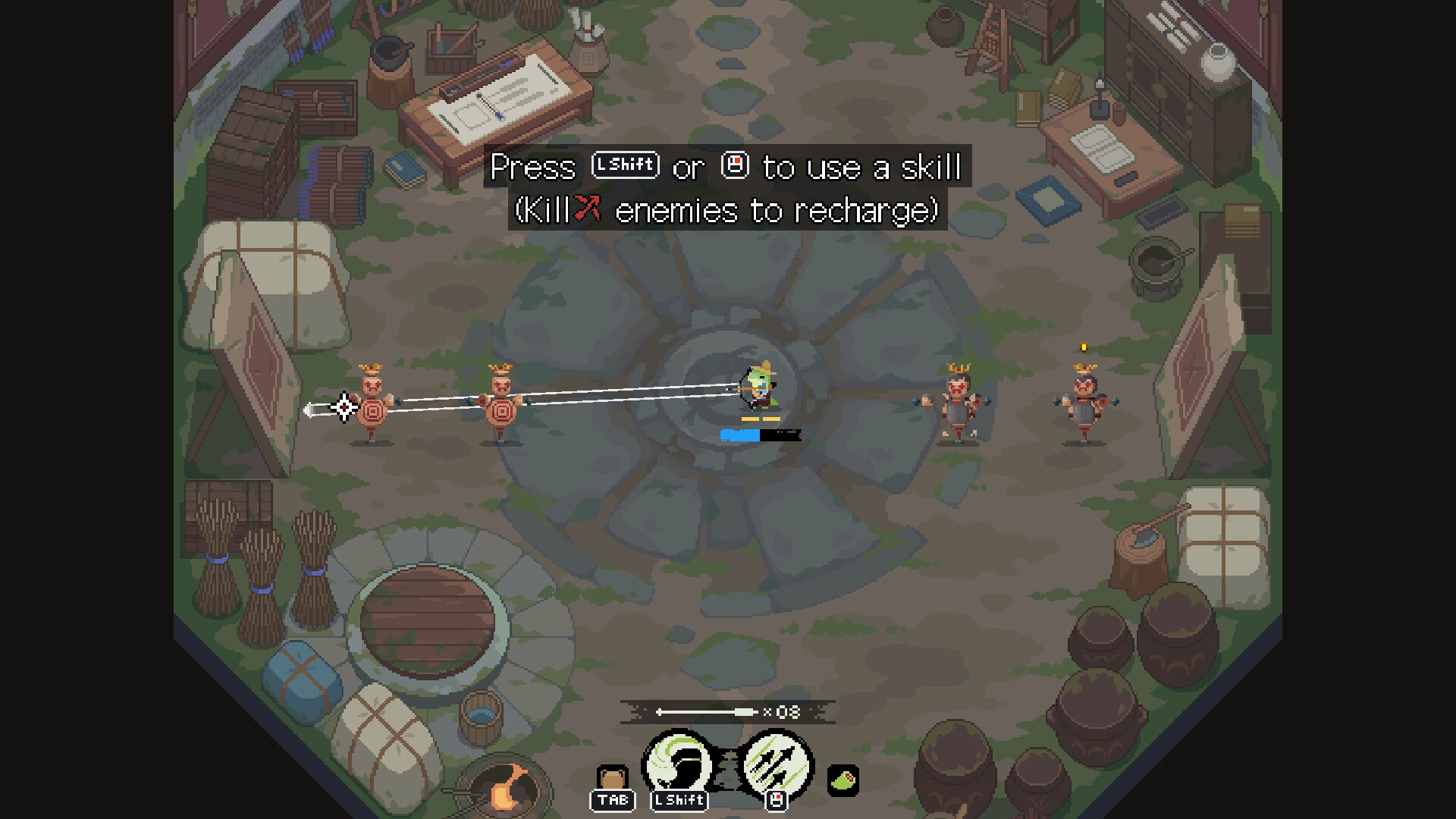Screen dimensions: 1456x819
Task: Click the yellow coin above the right dummy
Action: pos(1084,347)
